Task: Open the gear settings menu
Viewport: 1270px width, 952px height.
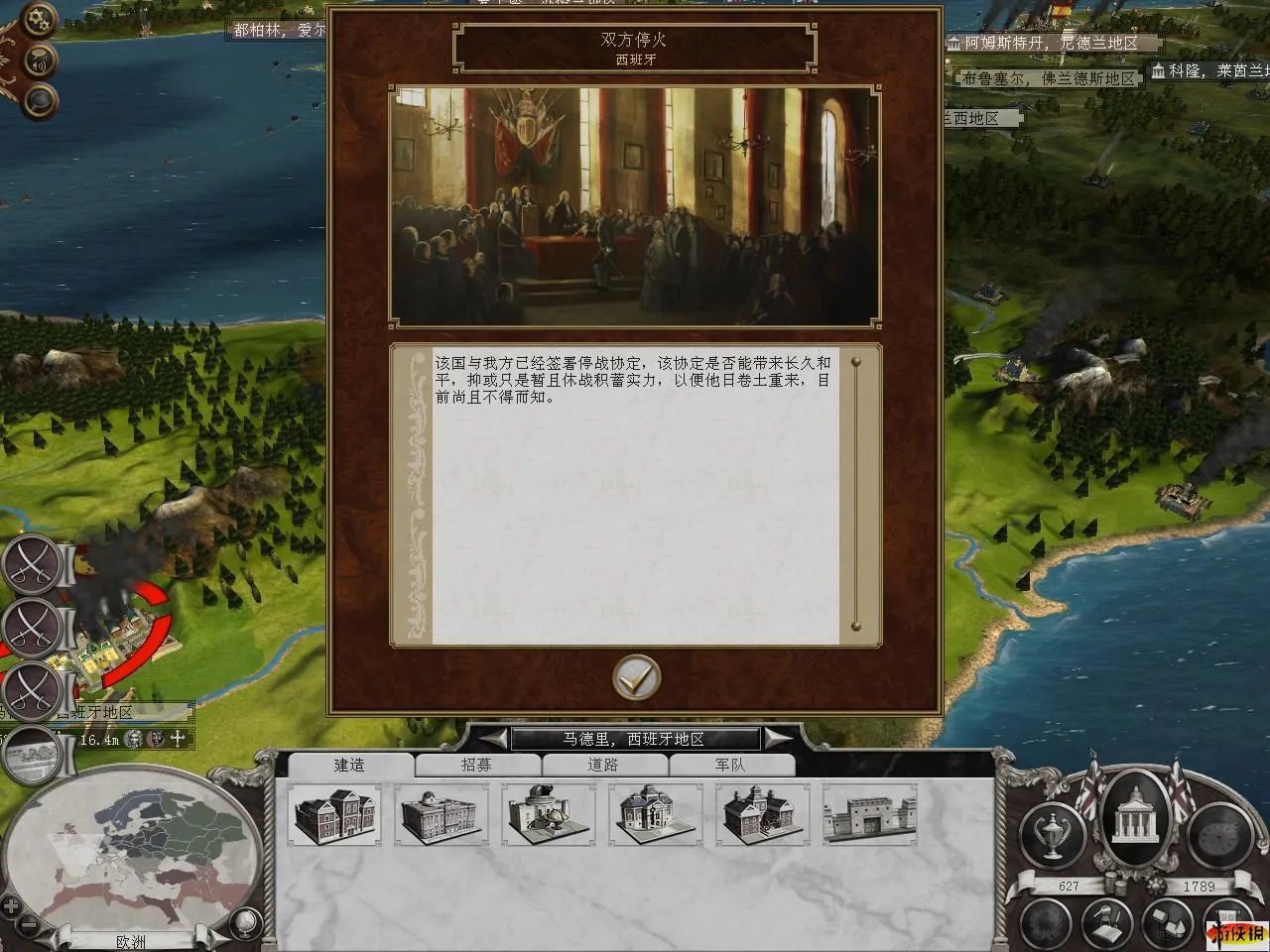Action: tap(38, 19)
